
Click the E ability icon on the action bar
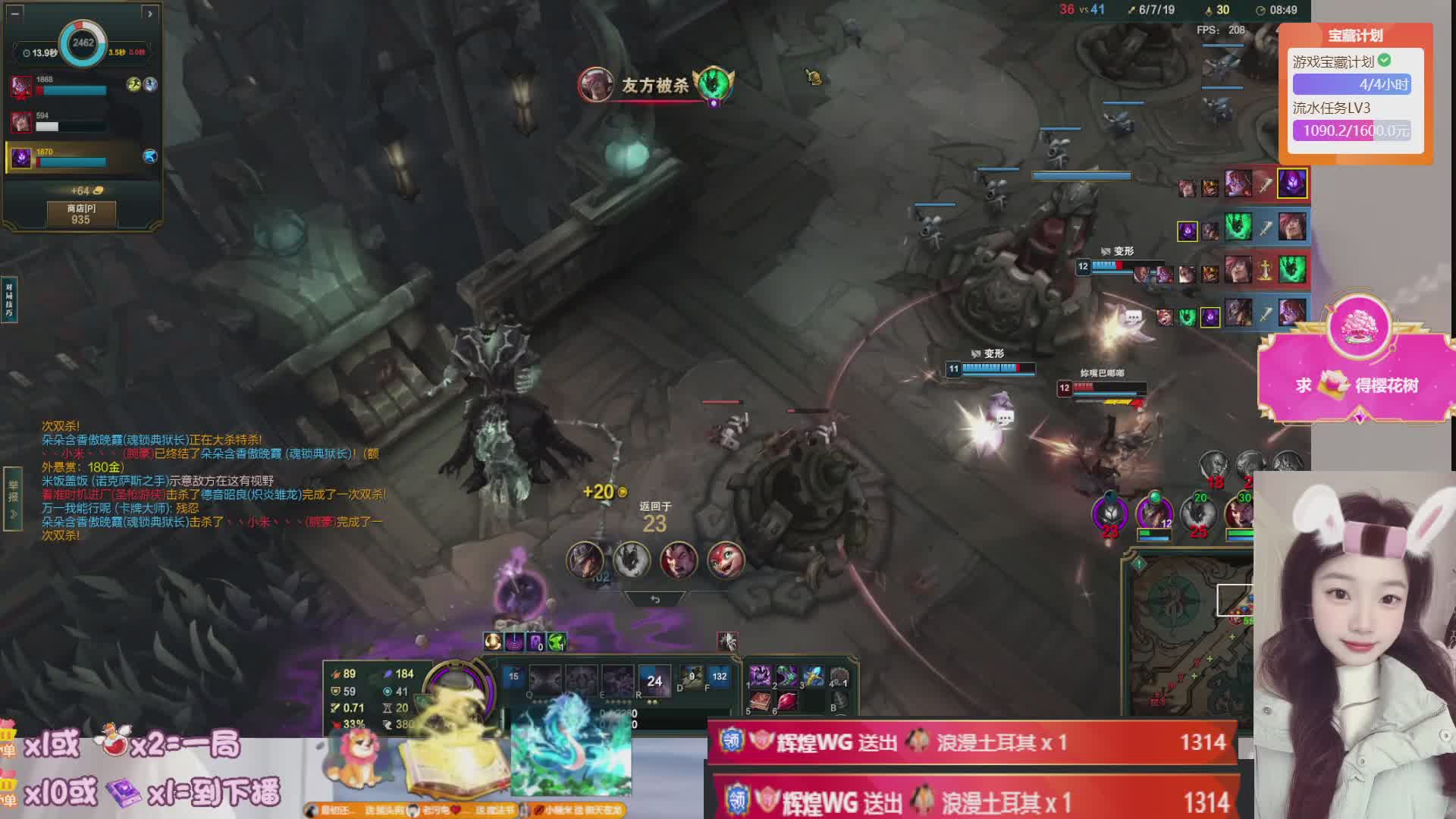click(617, 680)
